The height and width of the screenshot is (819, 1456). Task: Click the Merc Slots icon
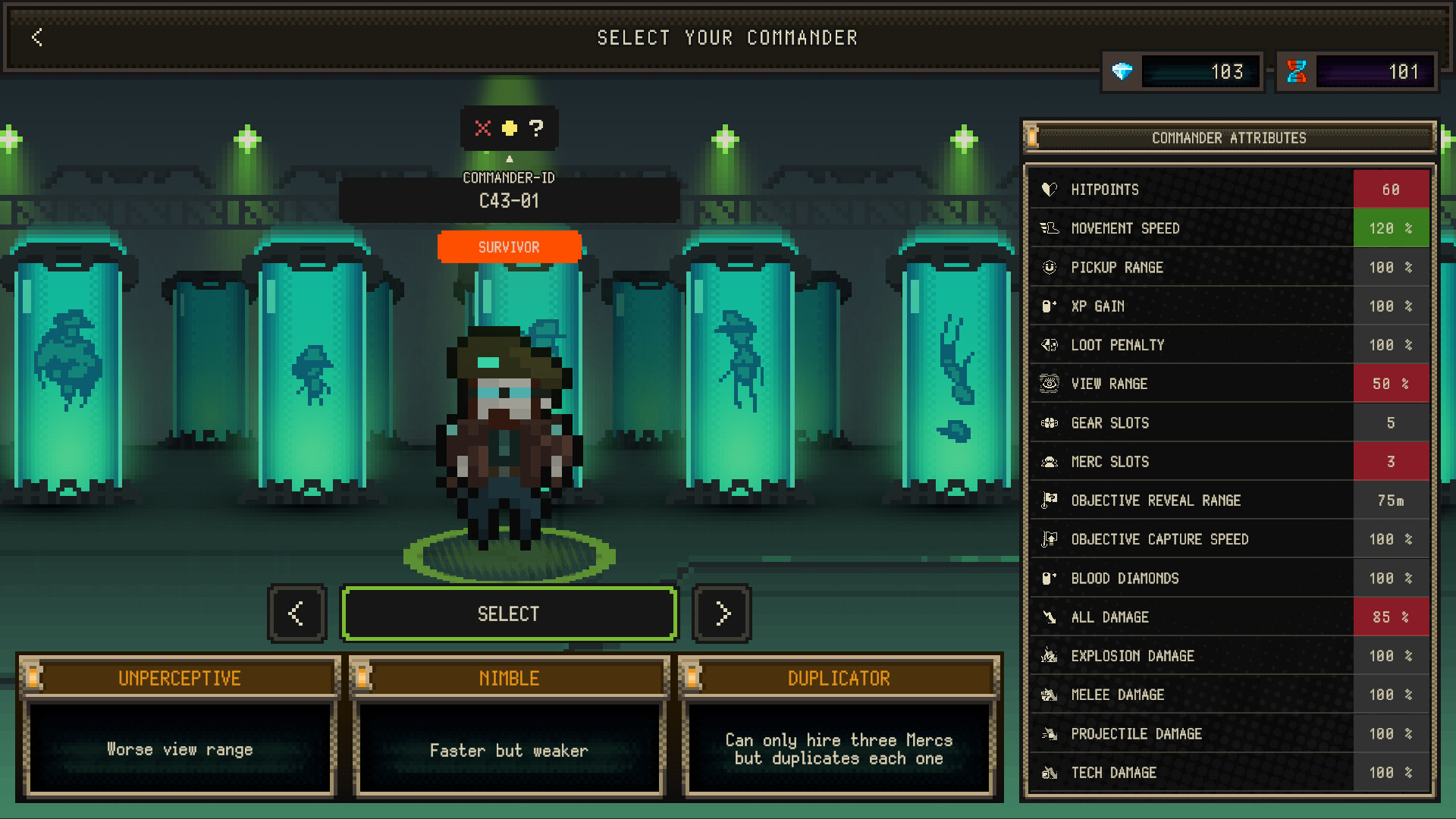[1050, 461]
